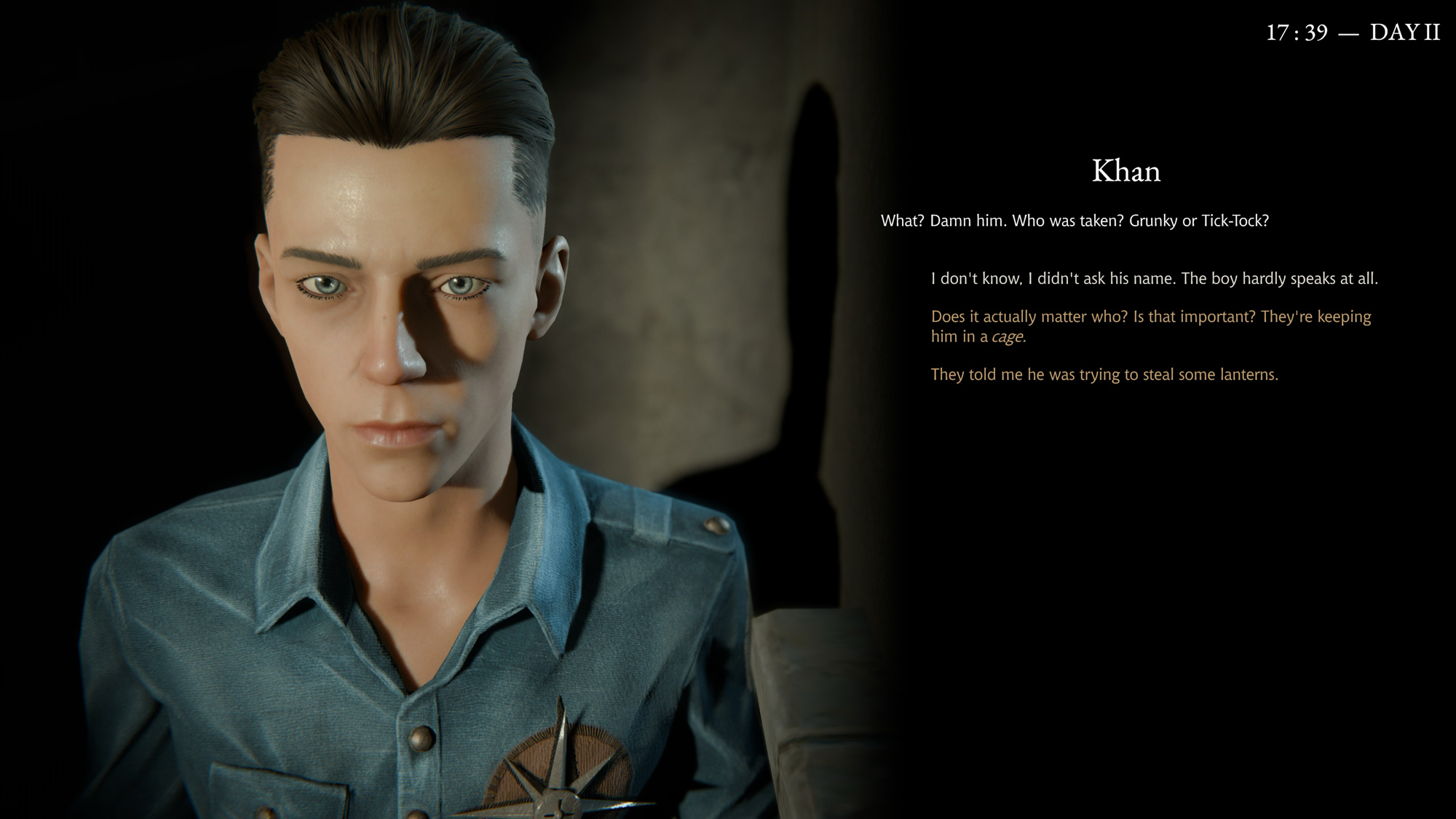This screenshot has height=819, width=1456.
Task: Select "Does it actually matter who?" reply
Action: (1150, 326)
